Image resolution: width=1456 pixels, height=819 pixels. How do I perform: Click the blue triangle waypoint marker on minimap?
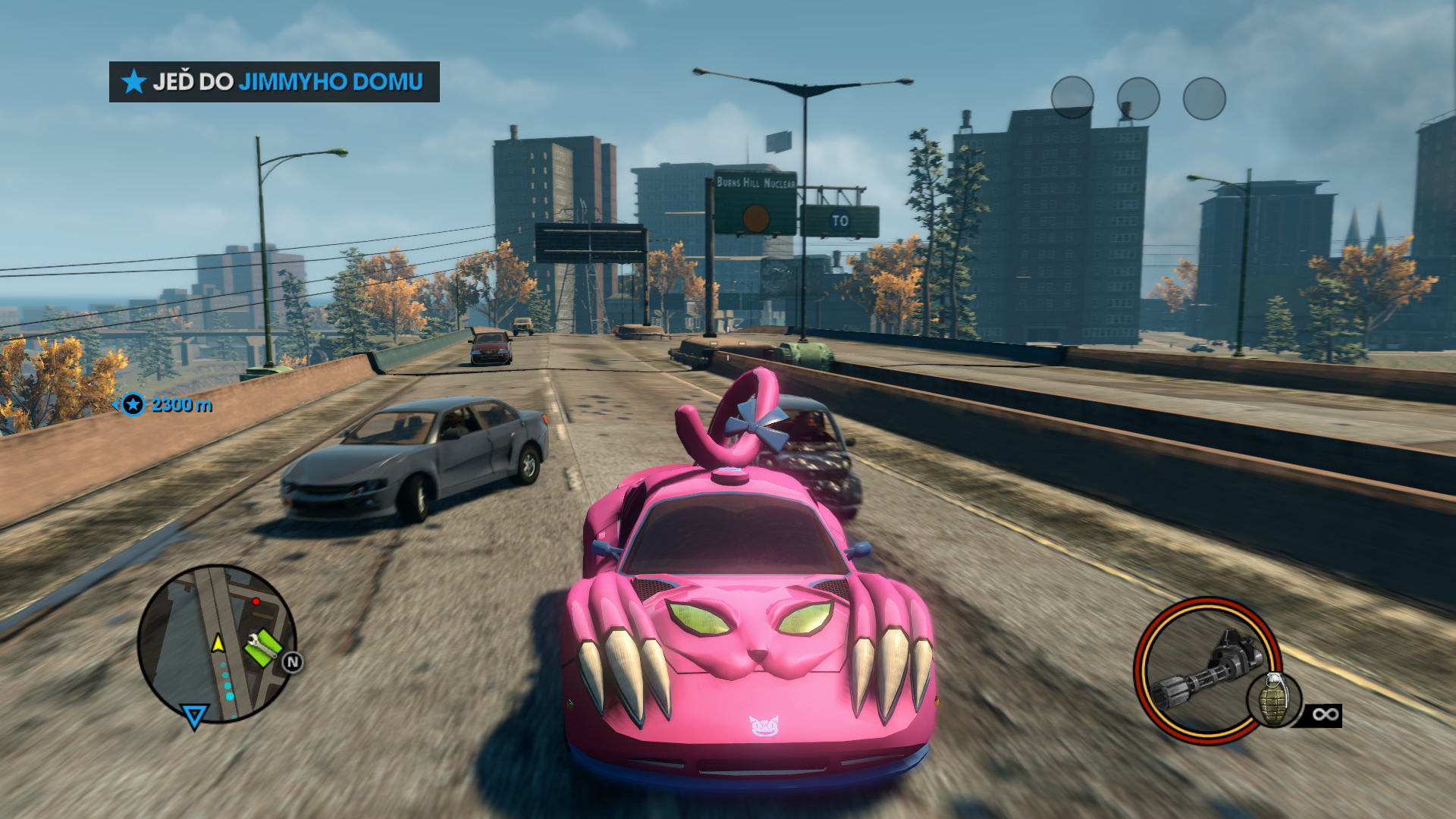click(194, 715)
